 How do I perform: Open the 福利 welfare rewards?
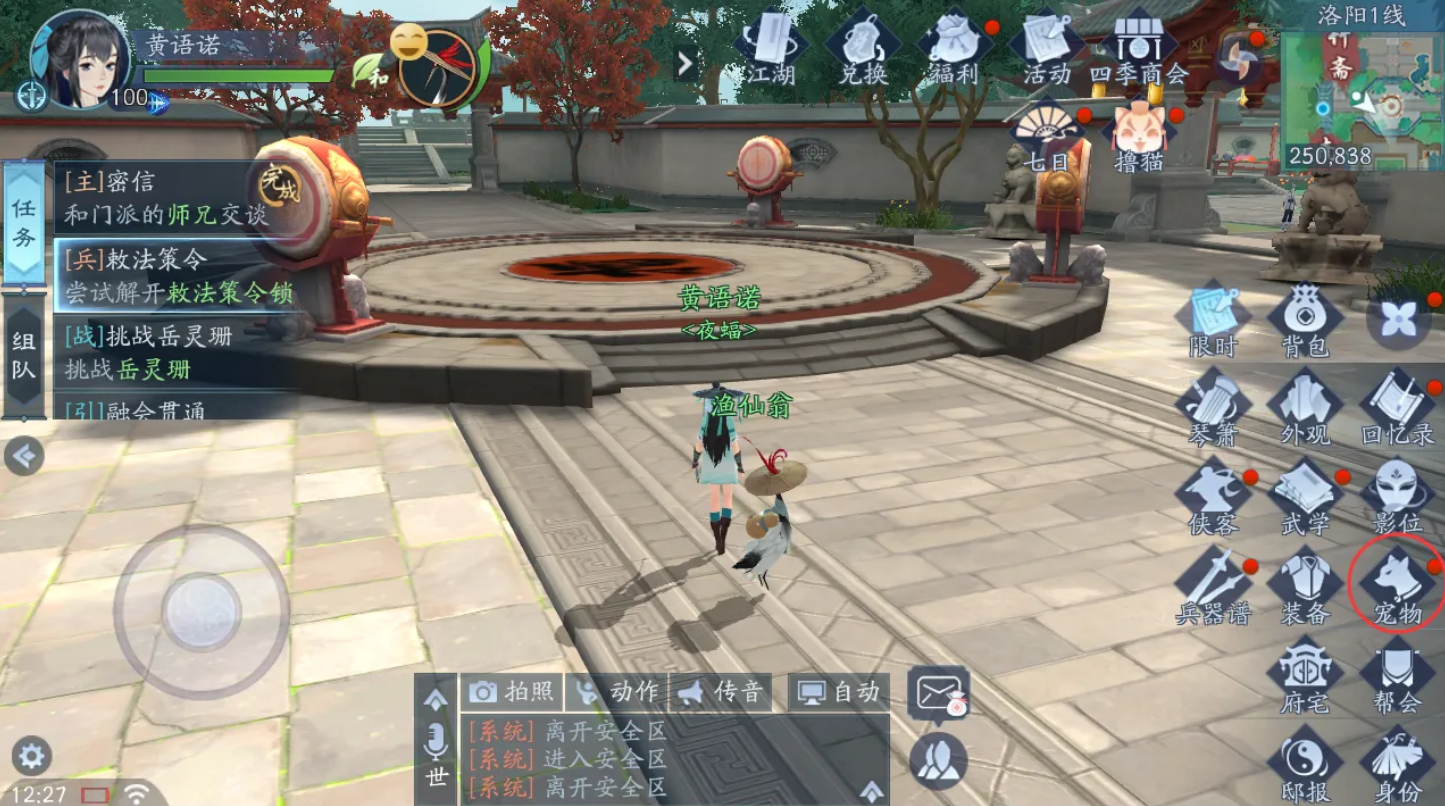click(954, 50)
